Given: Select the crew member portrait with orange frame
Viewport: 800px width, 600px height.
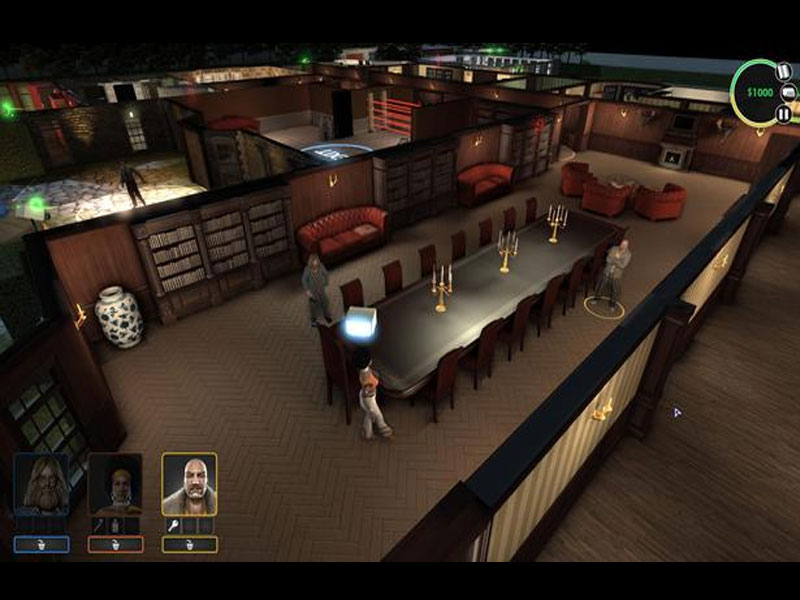Looking at the screenshot, I should tap(115, 485).
